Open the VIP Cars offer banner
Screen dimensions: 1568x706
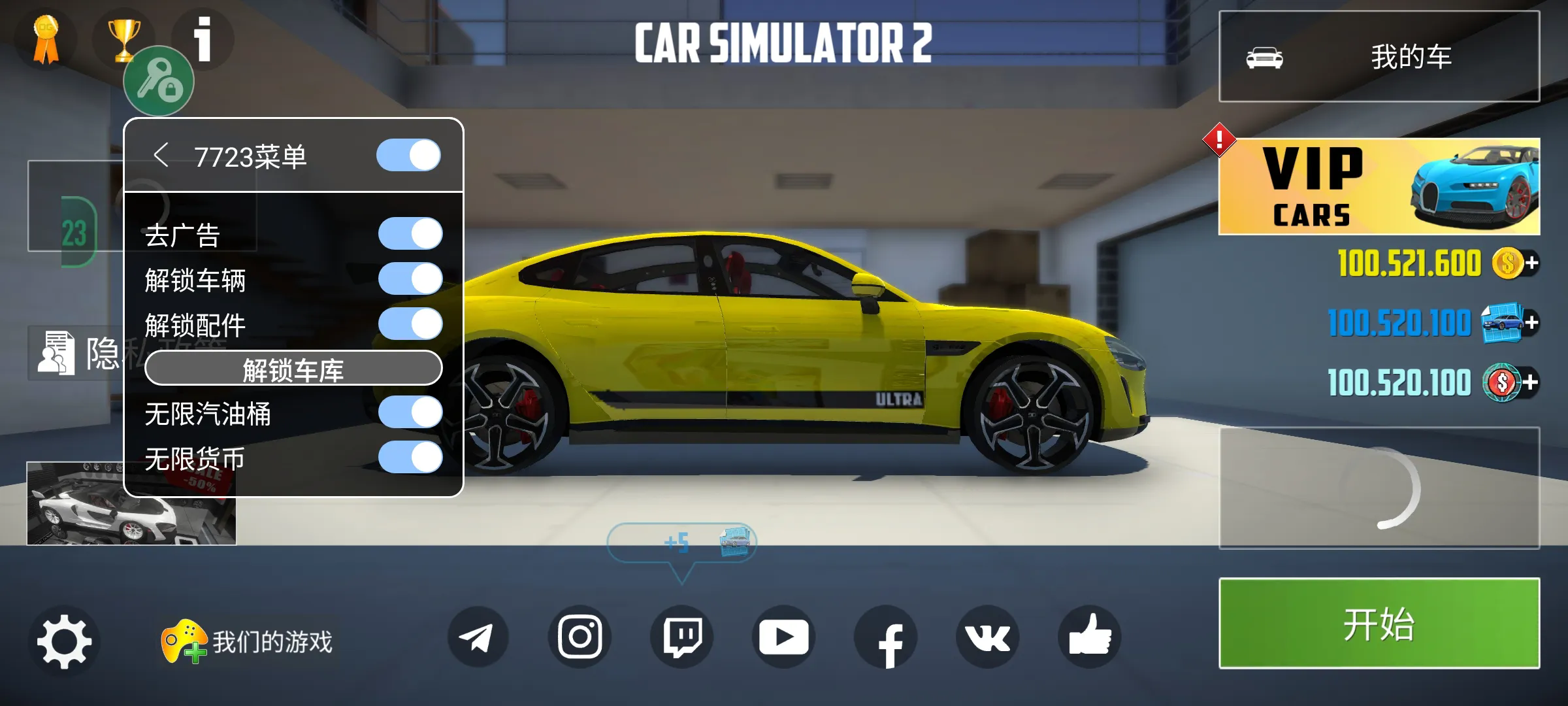1379,186
